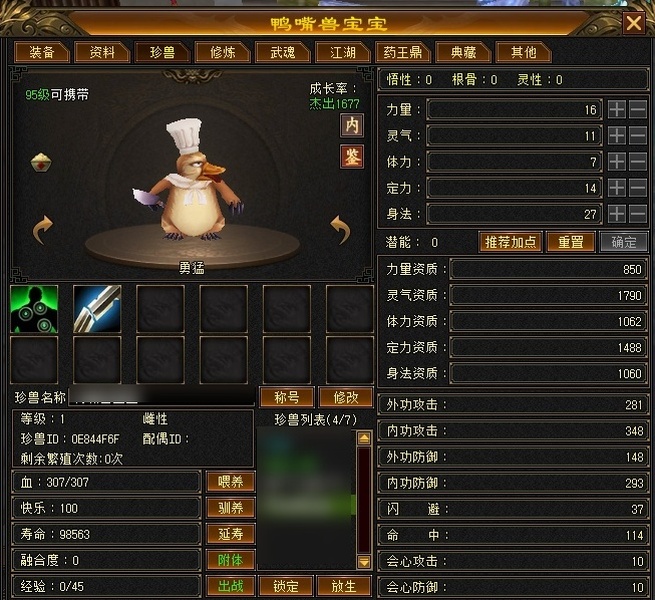Show the 武魂 tab
The width and height of the screenshot is (655, 600).
coord(275,52)
